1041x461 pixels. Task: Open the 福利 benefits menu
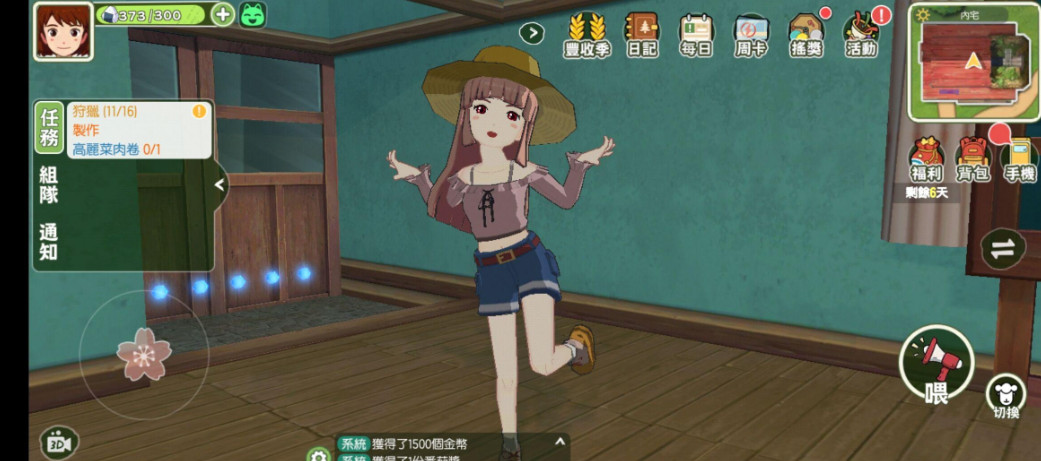[x=927, y=162]
